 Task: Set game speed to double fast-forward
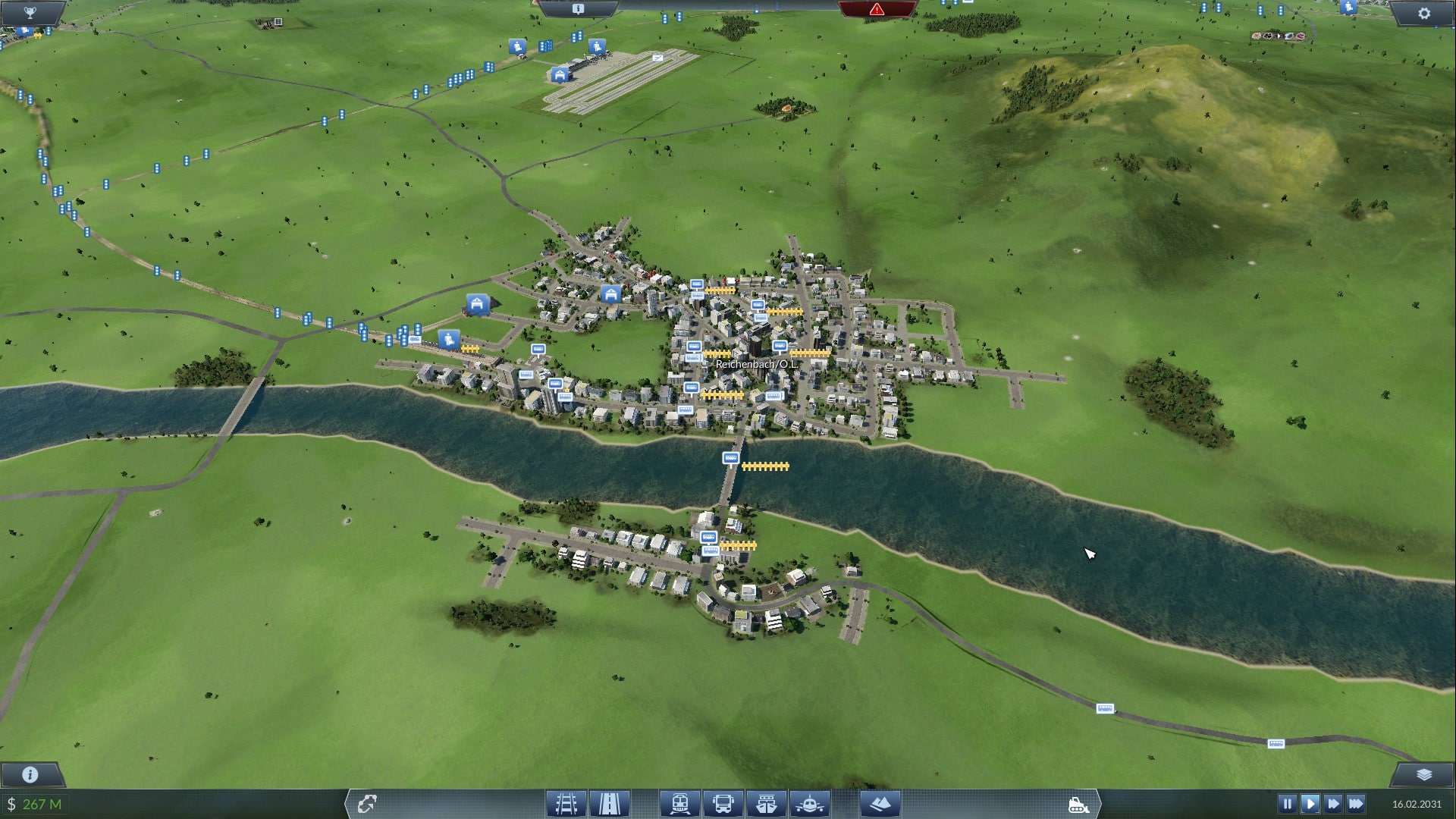(1333, 804)
